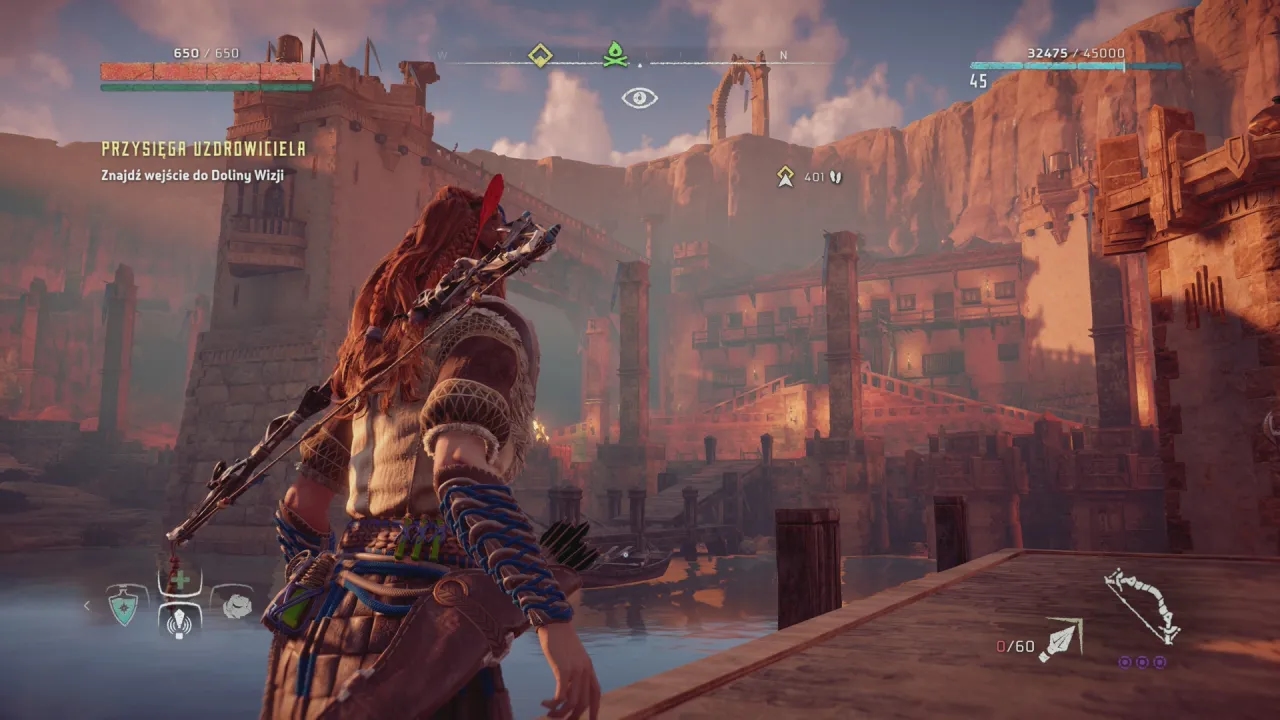The width and height of the screenshot is (1280, 720).
Task: Open the Przysięga Uzdrowiciela quest tracker
Action: (x=203, y=149)
